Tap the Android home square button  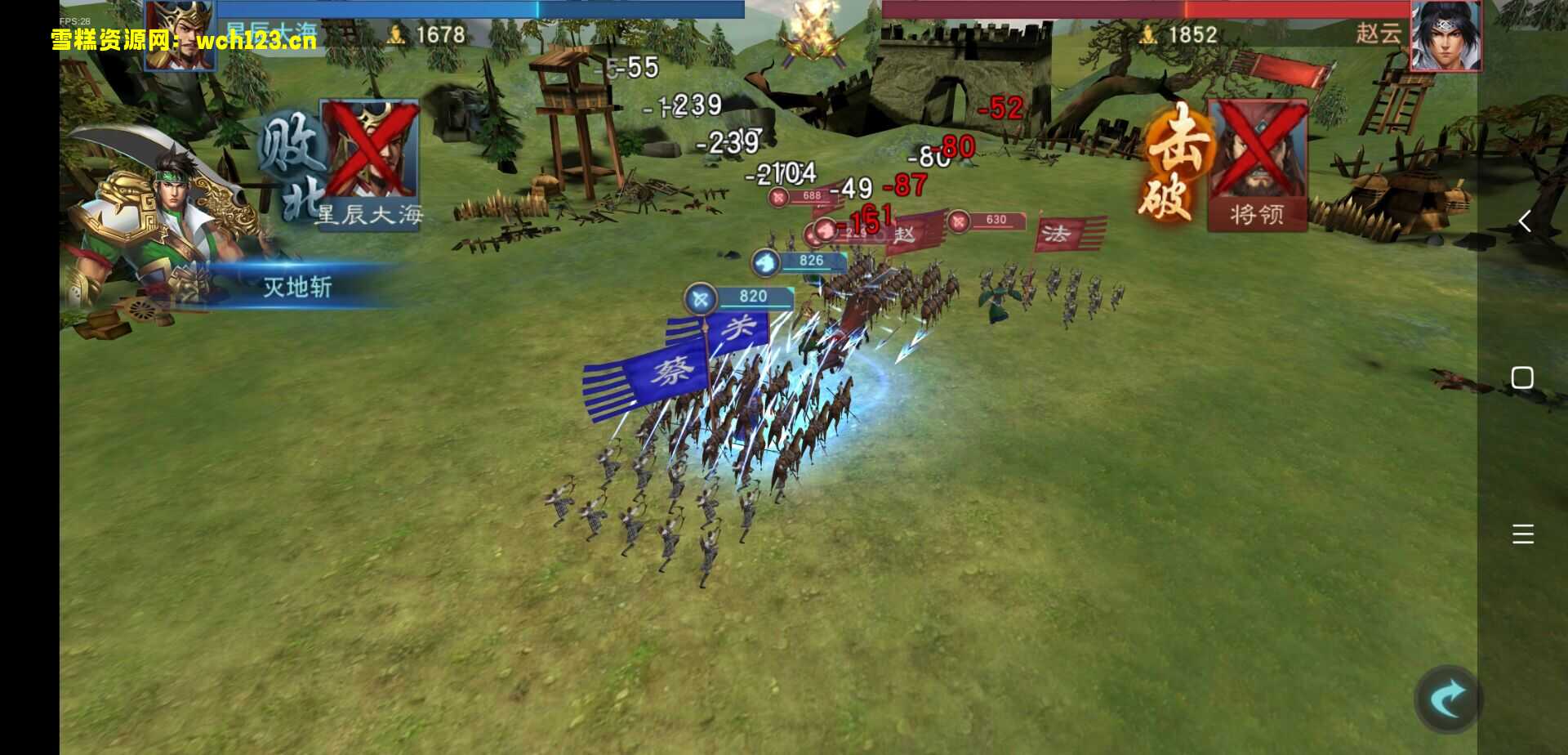tap(1522, 377)
